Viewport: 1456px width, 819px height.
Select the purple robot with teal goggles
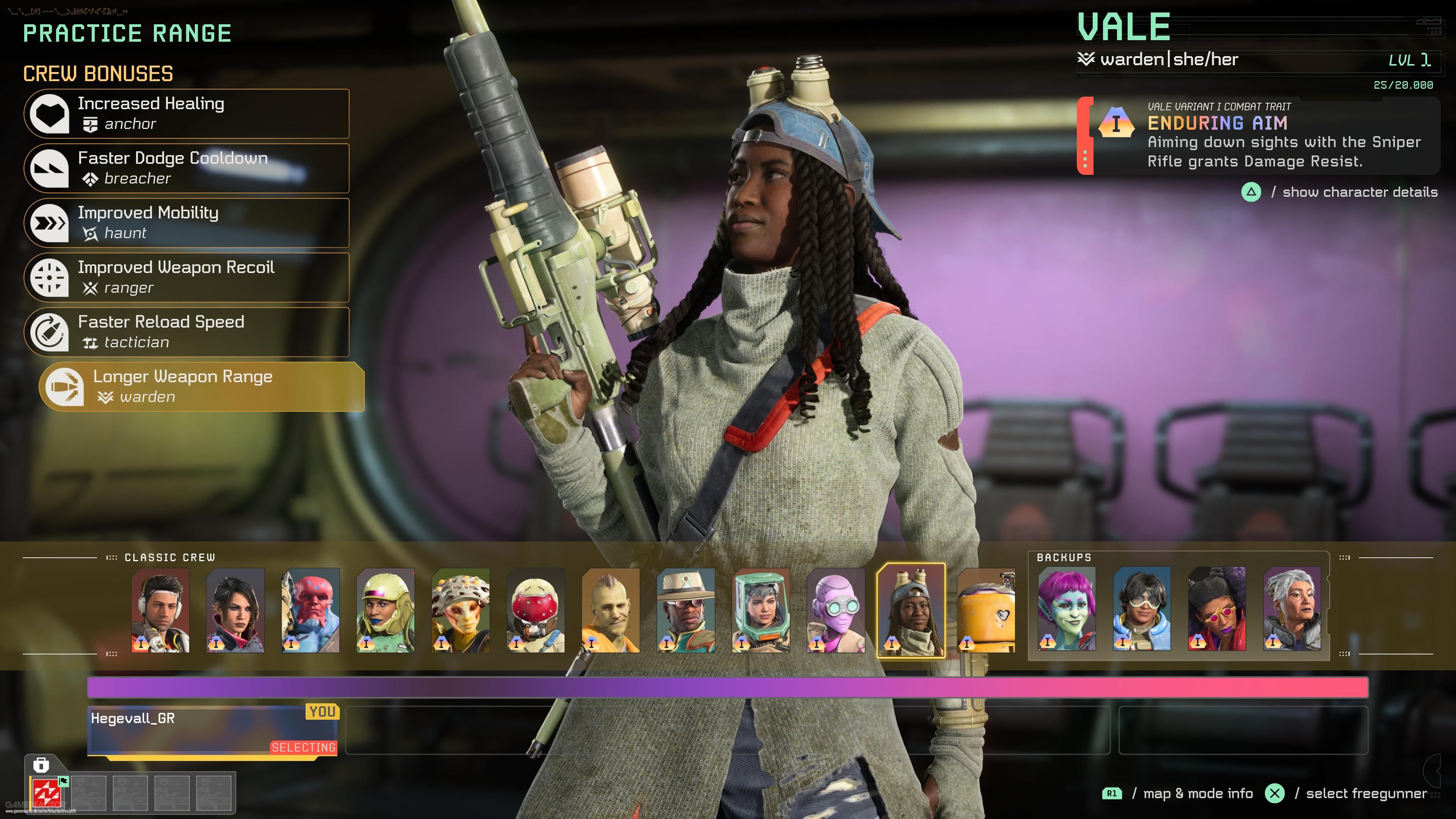click(x=836, y=610)
